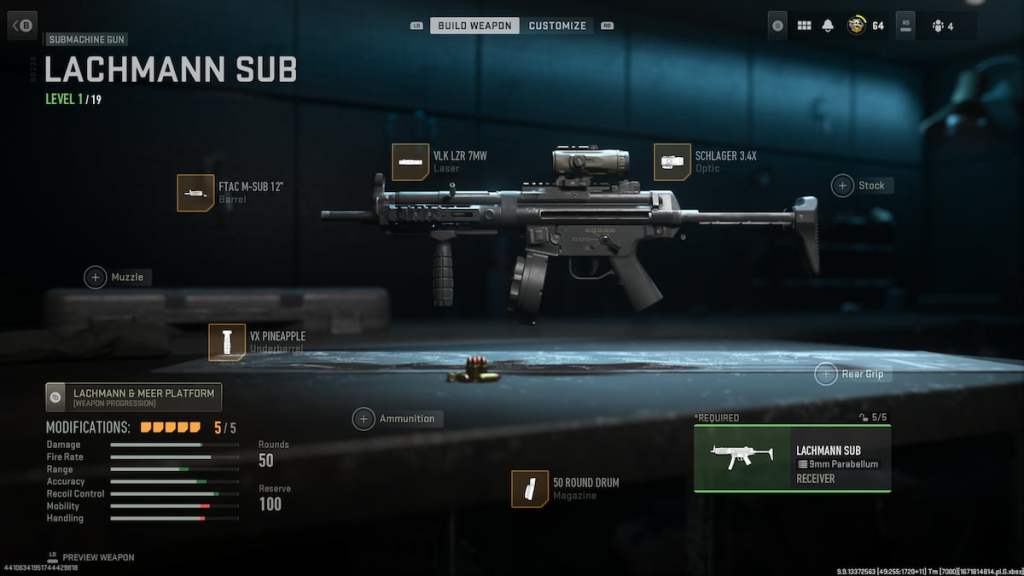This screenshot has height=576, width=1024.
Task: Open the social party icon
Action: [939, 26]
